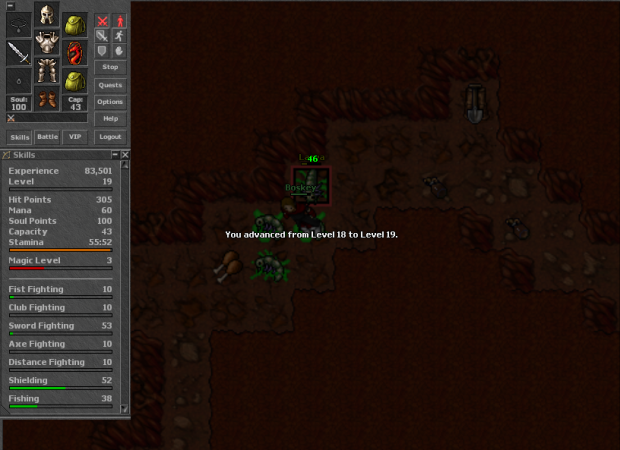Viewport: 620px width, 450px height.
Task: Set full defense mode (shield icon)
Action: point(102,50)
